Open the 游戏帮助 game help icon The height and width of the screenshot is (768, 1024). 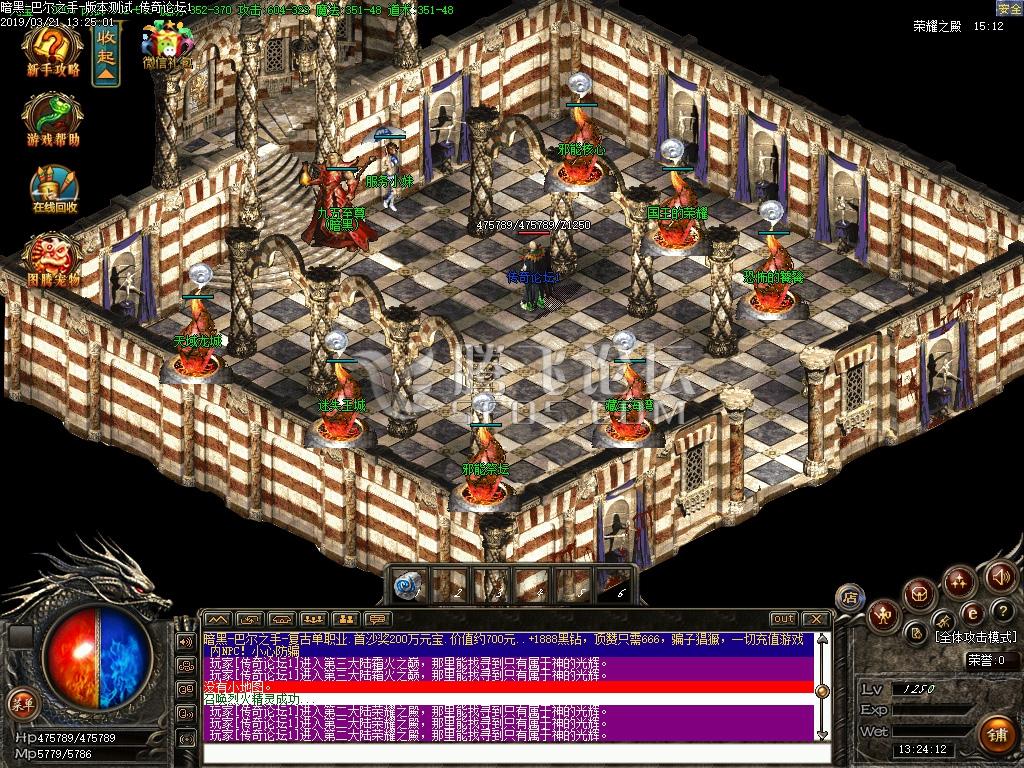coord(53,121)
